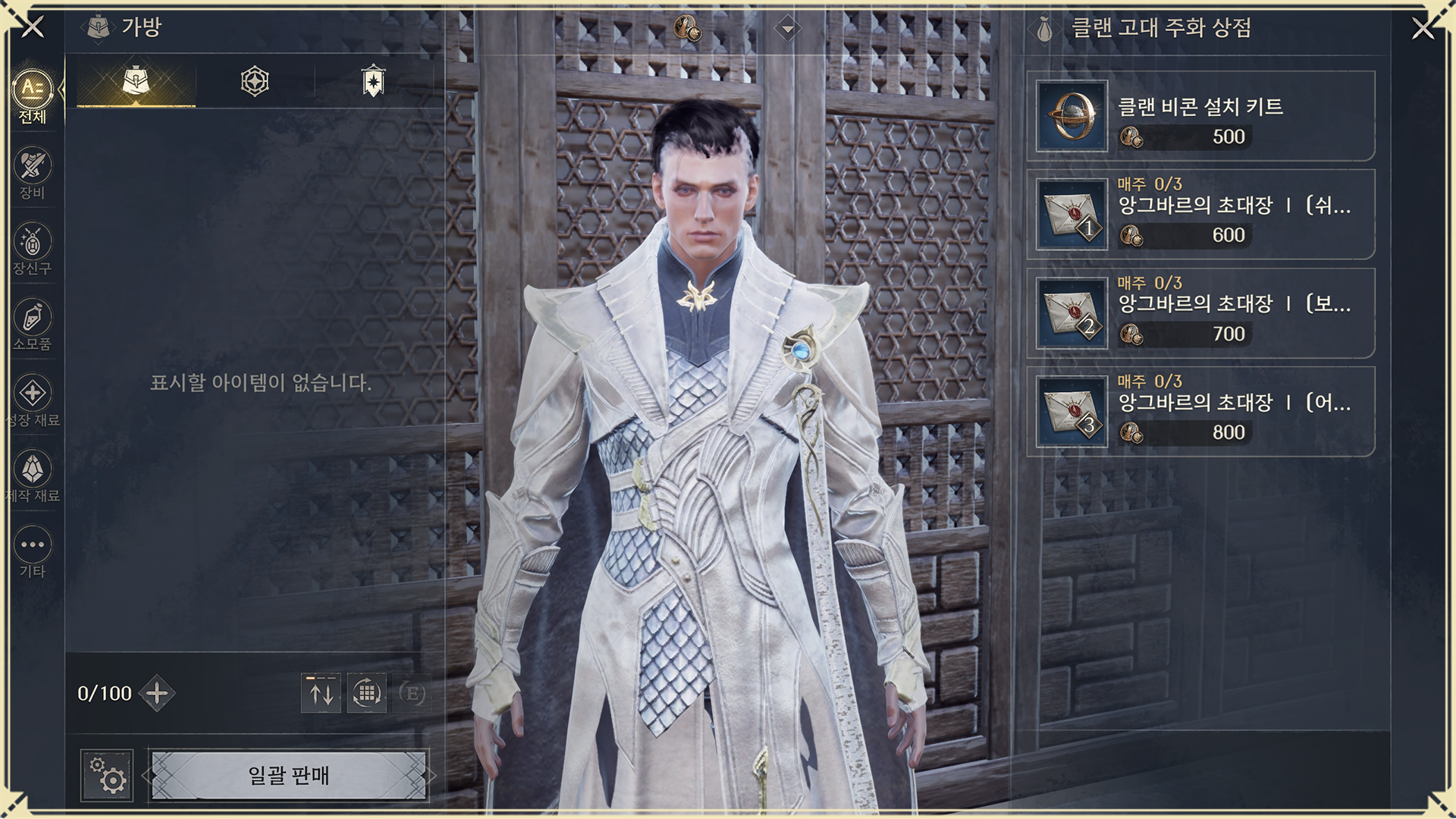Buy the 클랜 비콘 설치 키트 for 500
Image resolution: width=1456 pixels, height=819 pixels.
click(1200, 116)
